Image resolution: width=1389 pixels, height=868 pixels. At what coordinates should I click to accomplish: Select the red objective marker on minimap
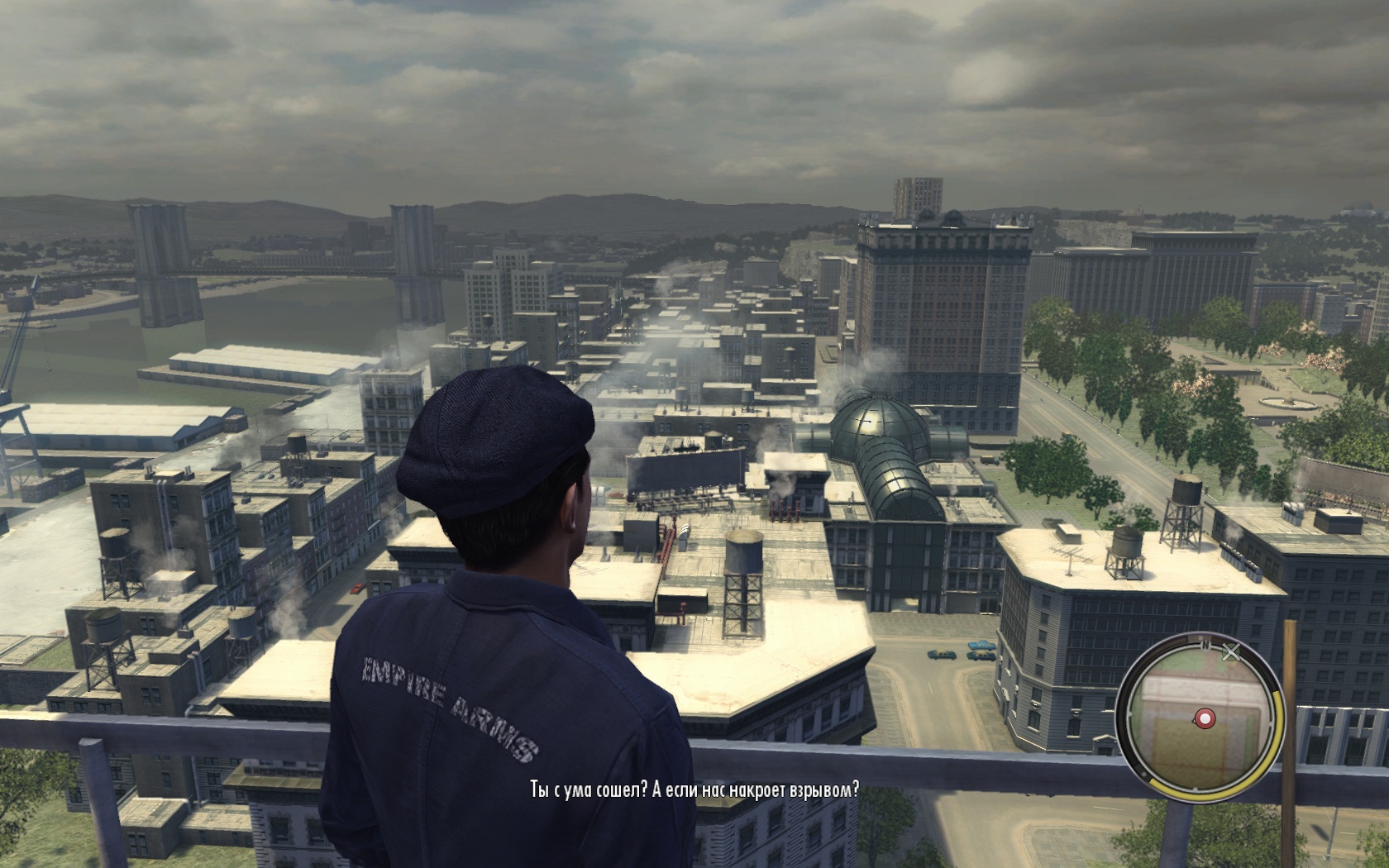tap(1205, 718)
